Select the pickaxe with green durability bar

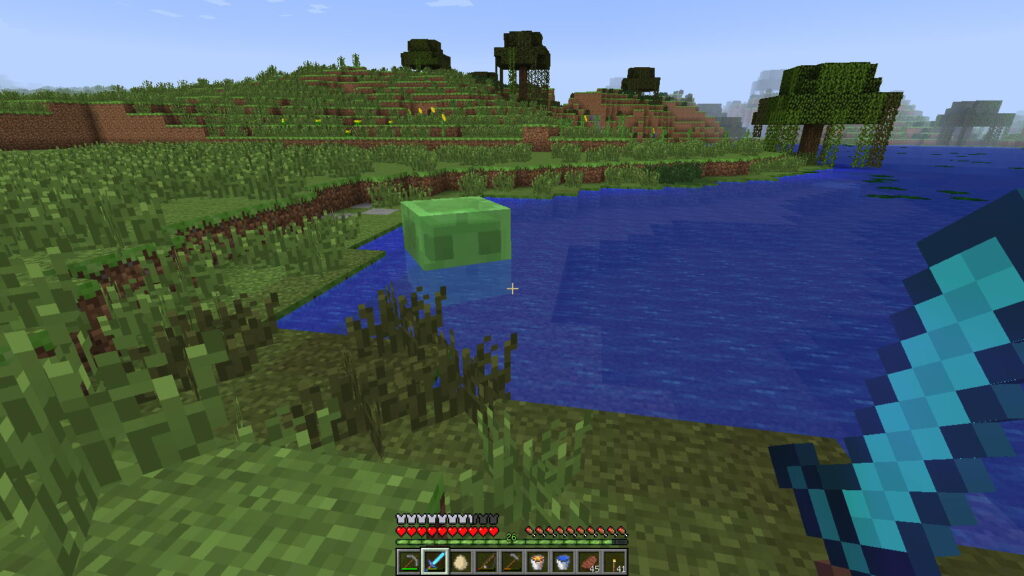click(x=409, y=562)
